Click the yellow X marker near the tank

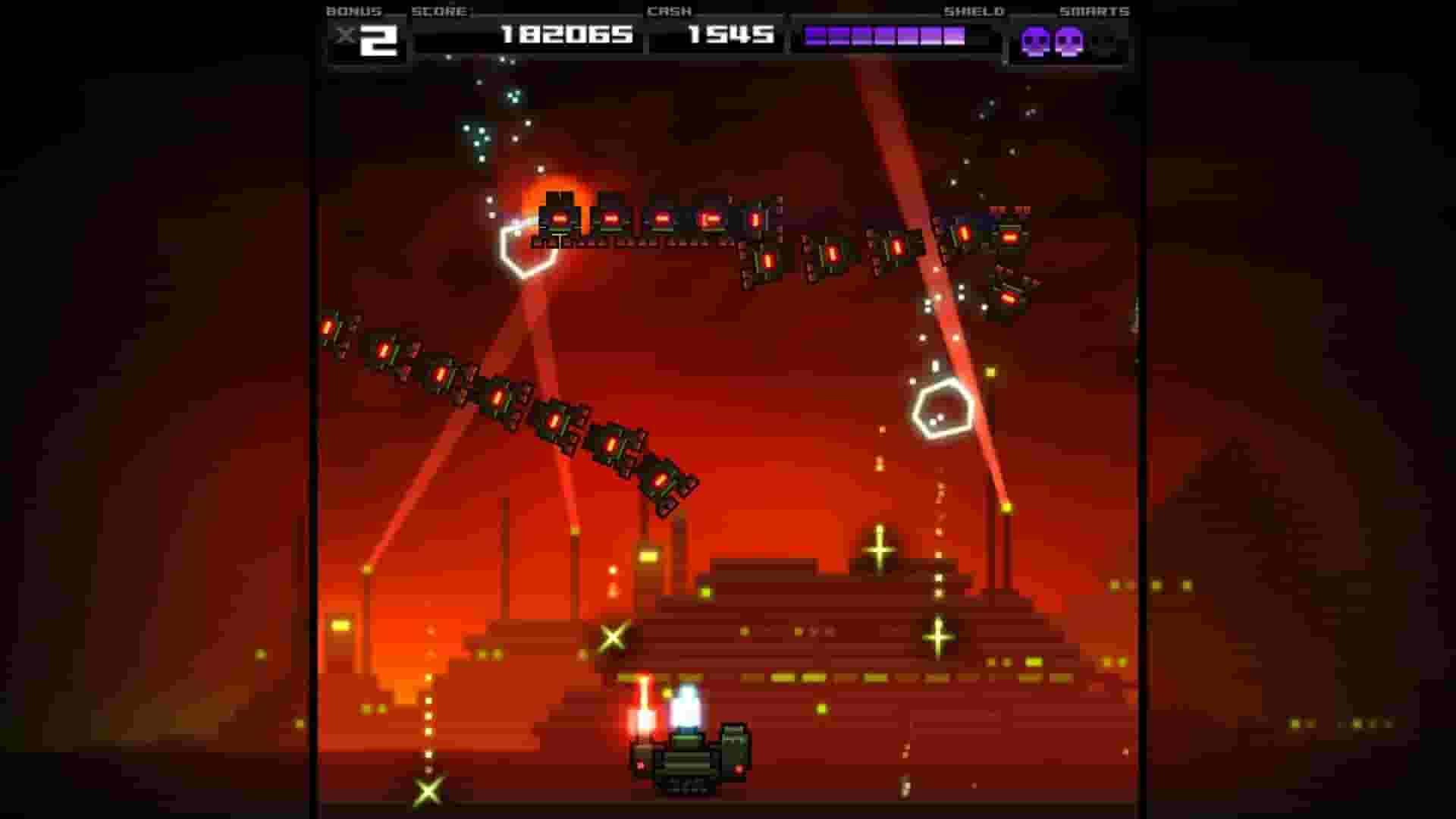[x=611, y=637]
